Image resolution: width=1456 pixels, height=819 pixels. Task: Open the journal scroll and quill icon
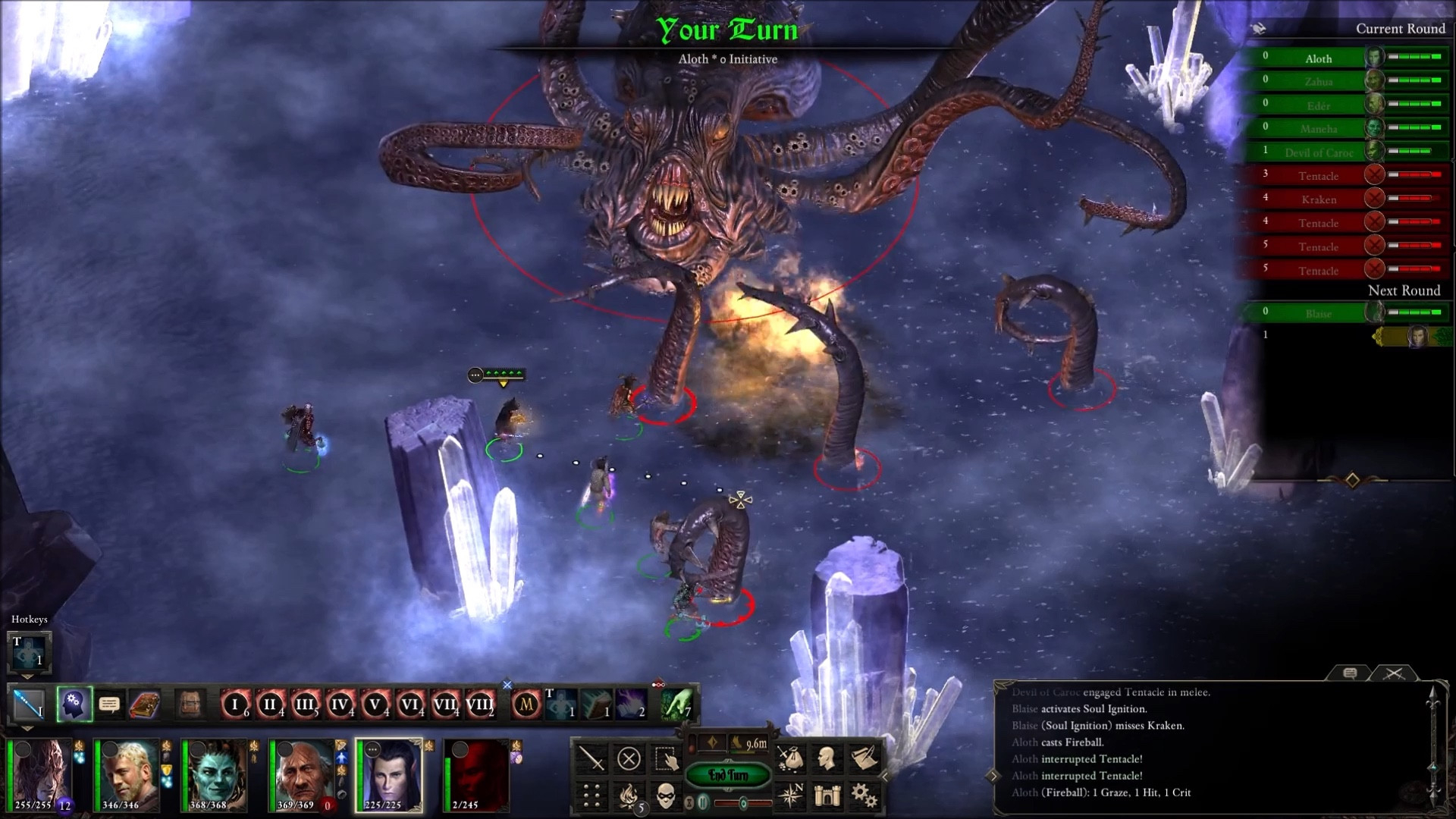point(864,758)
